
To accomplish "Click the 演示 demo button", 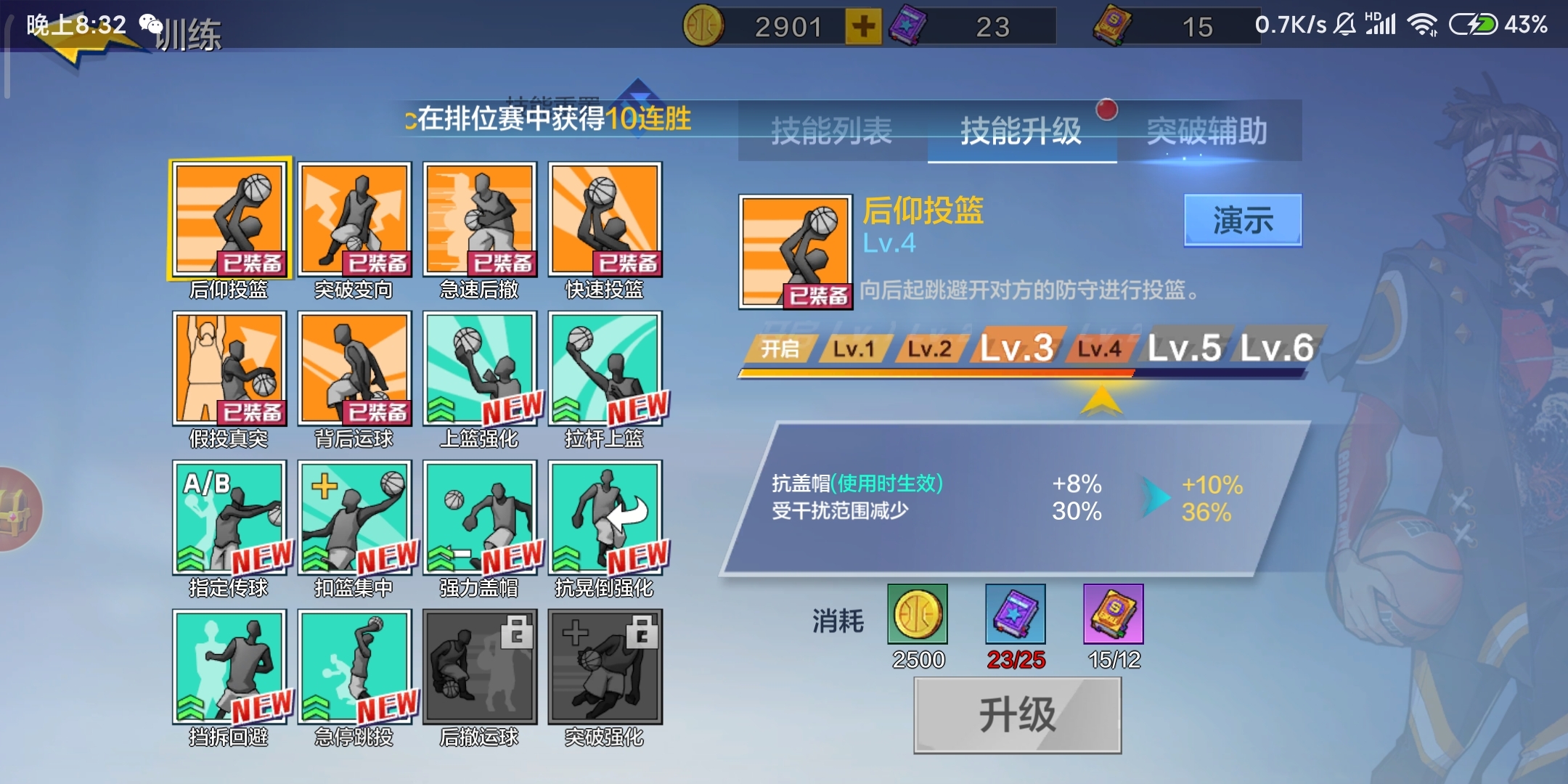I will [1243, 219].
